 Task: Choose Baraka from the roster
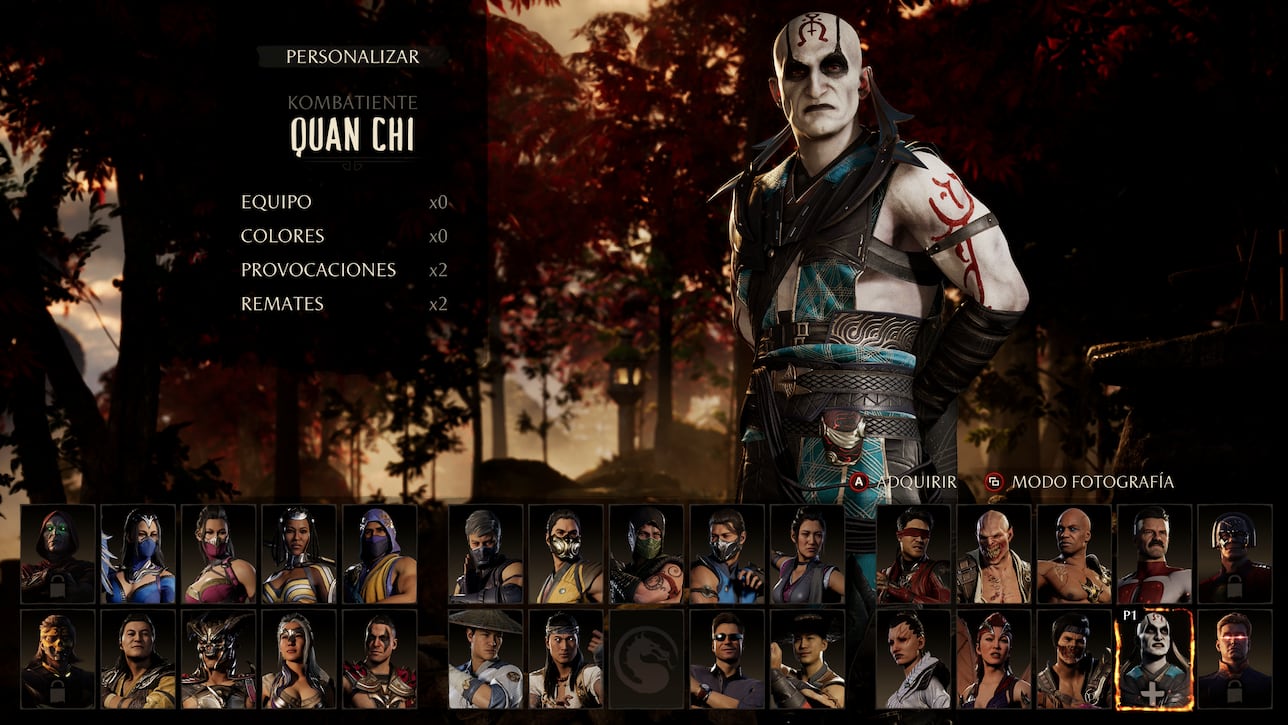[994, 556]
